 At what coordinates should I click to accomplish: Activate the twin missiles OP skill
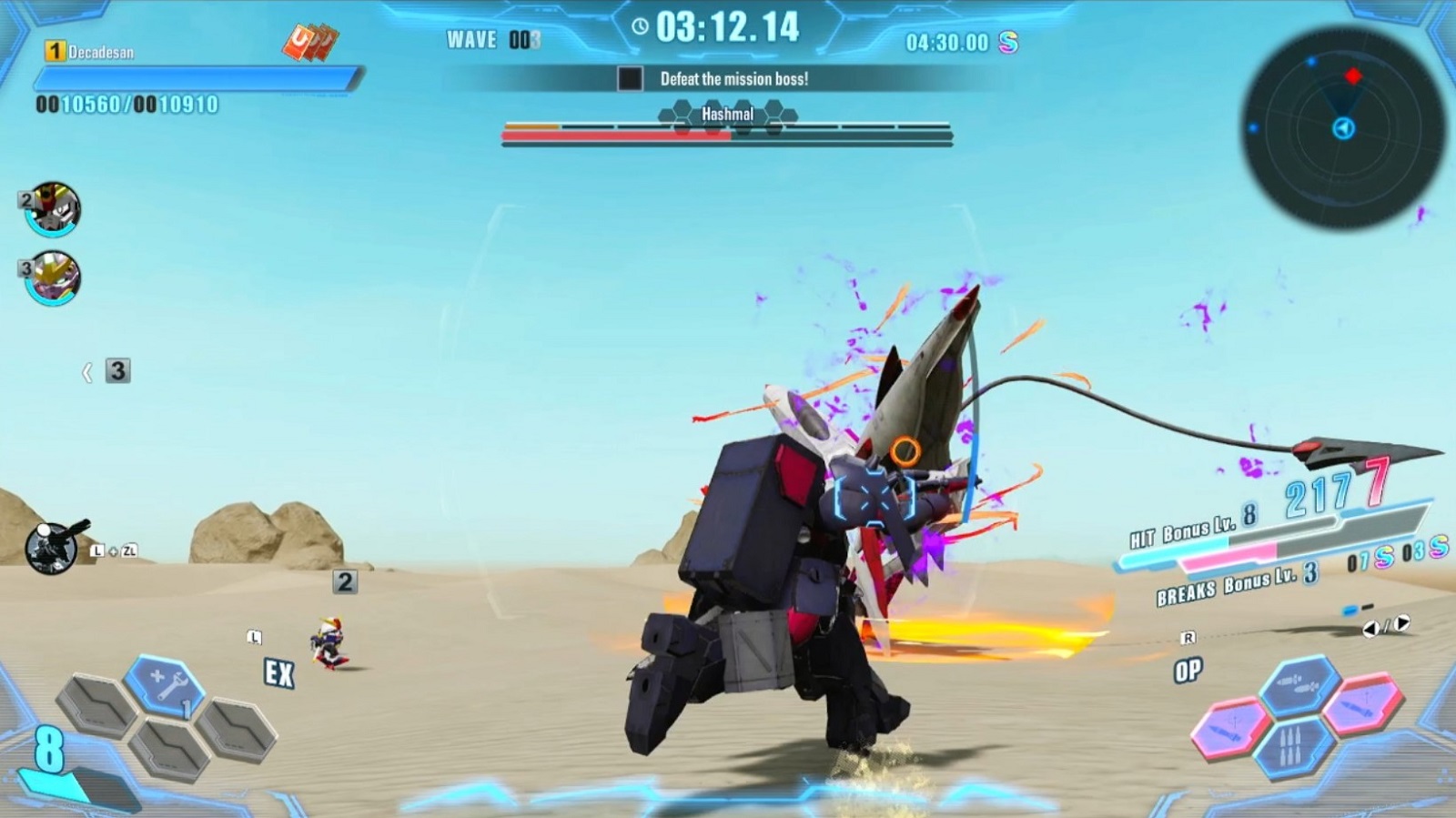[1299, 682]
